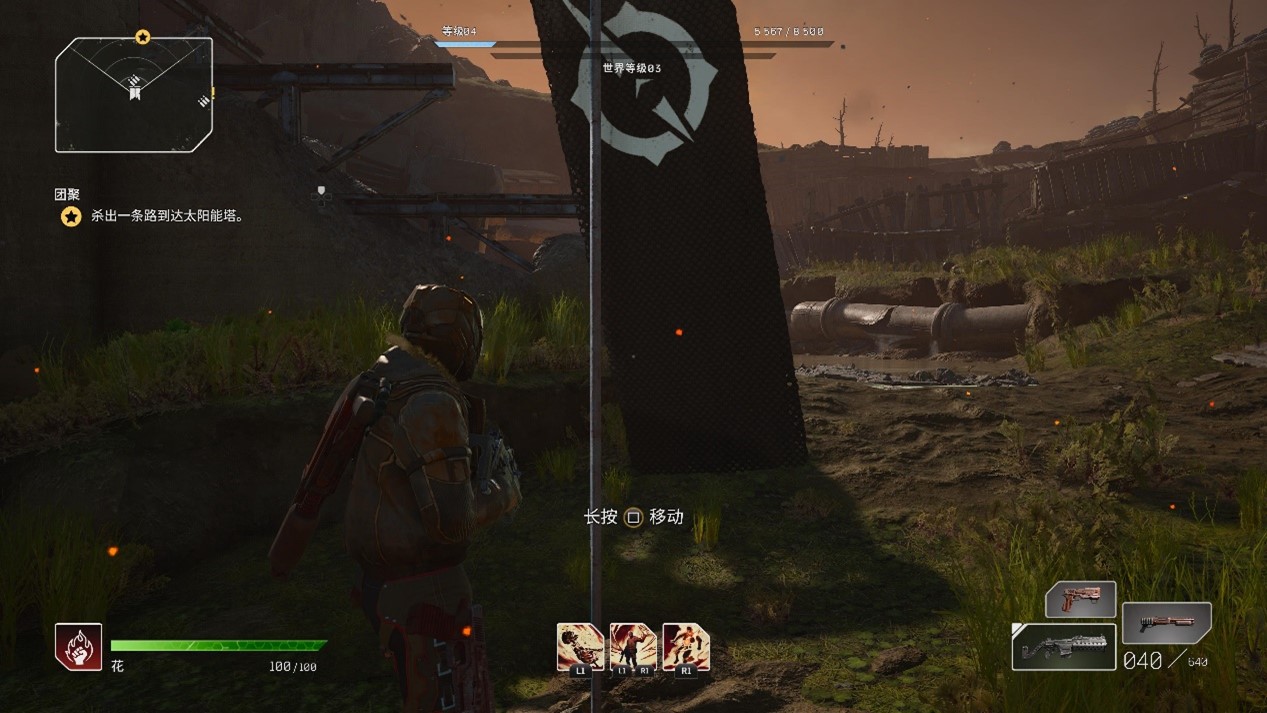Image resolution: width=1267 pixels, height=713 pixels.
Task: Select the active assault rifle slot
Action: [1063, 647]
